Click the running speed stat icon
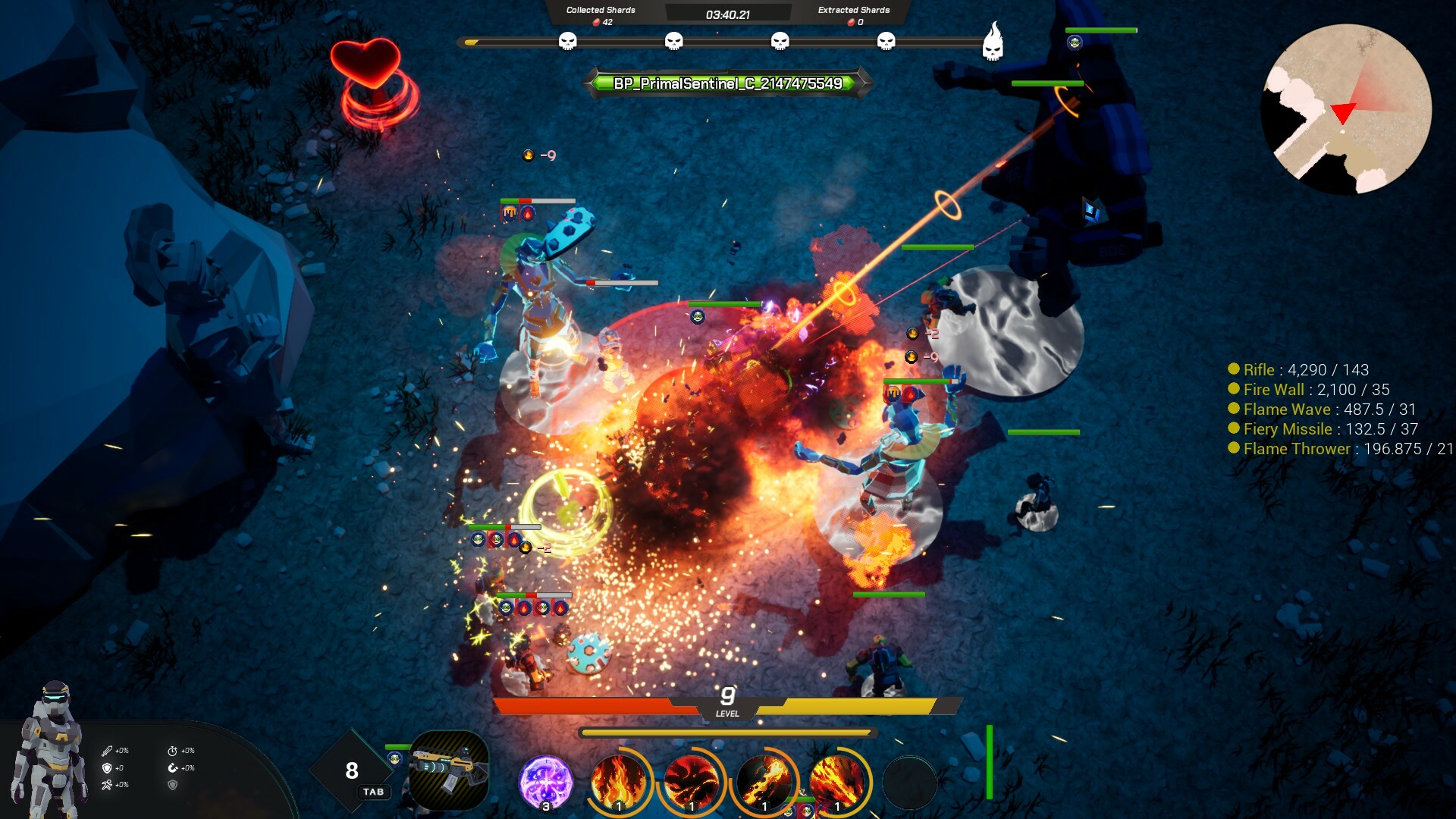This screenshot has height=819, width=1456. point(107,786)
